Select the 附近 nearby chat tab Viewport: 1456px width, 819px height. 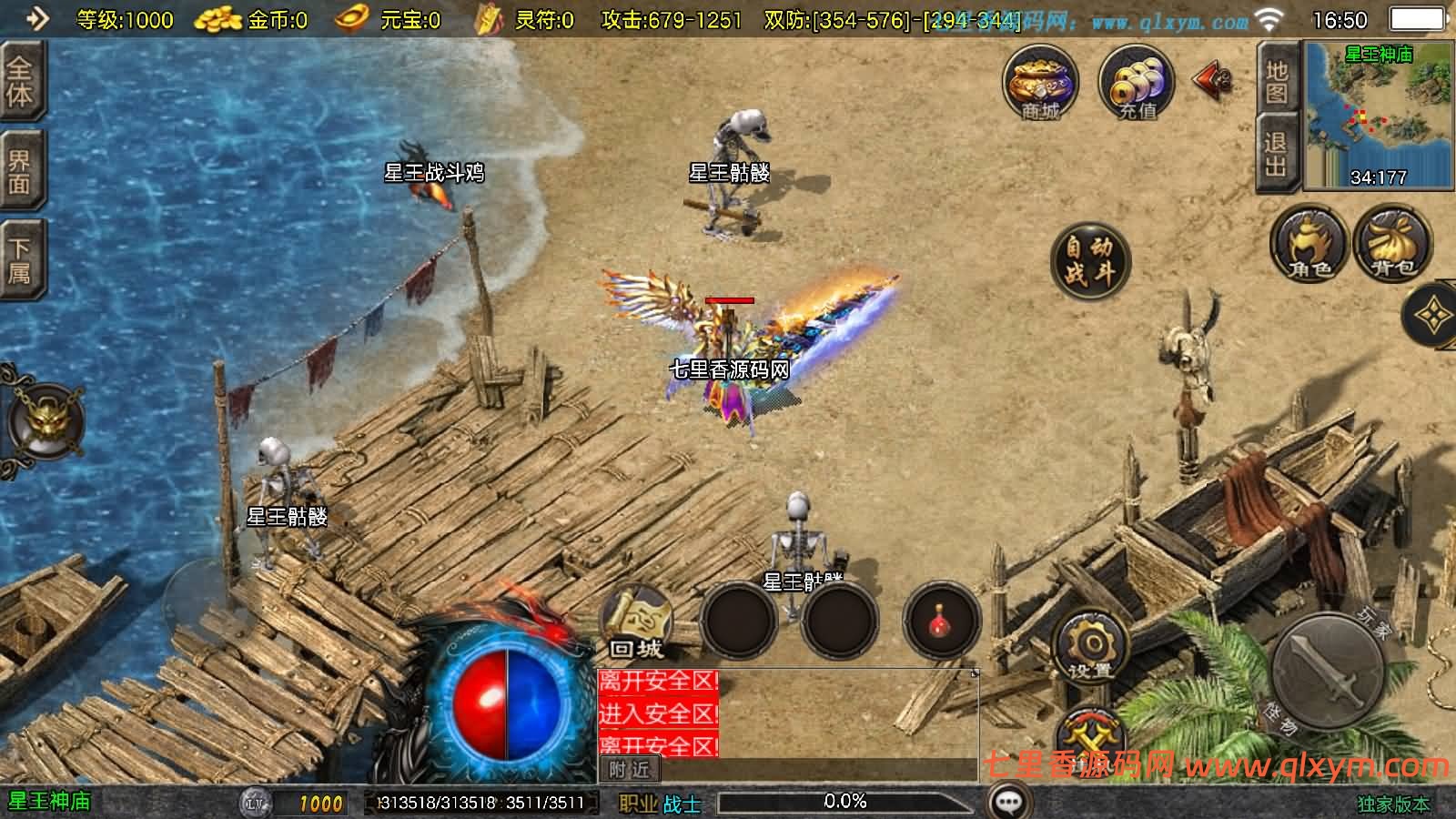(629, 770)
